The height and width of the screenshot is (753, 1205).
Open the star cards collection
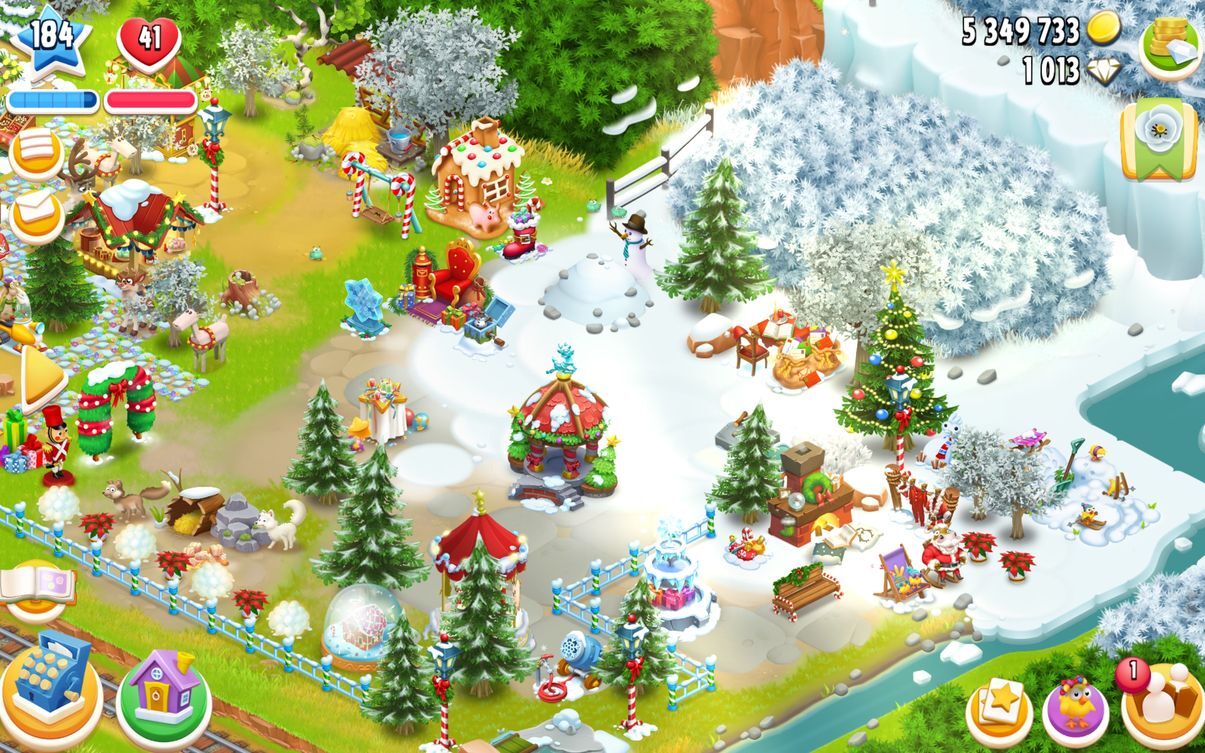tap(999, 708)
